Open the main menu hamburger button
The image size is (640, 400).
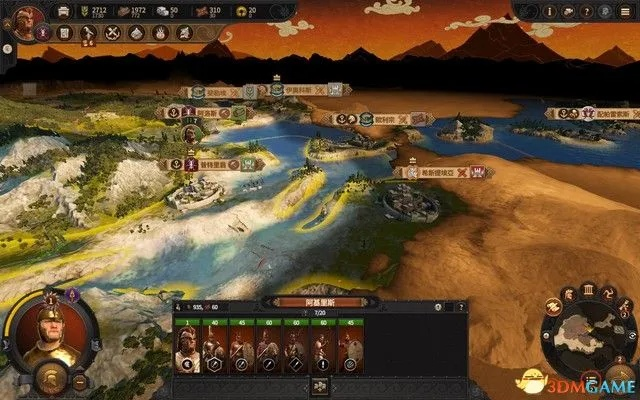627,11
